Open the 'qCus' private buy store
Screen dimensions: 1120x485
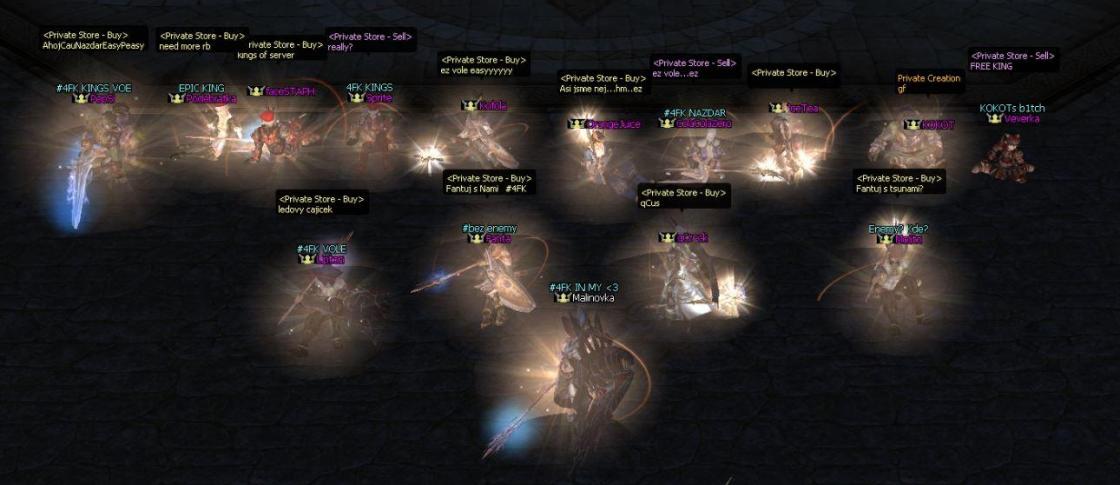(x=684, y=197)
